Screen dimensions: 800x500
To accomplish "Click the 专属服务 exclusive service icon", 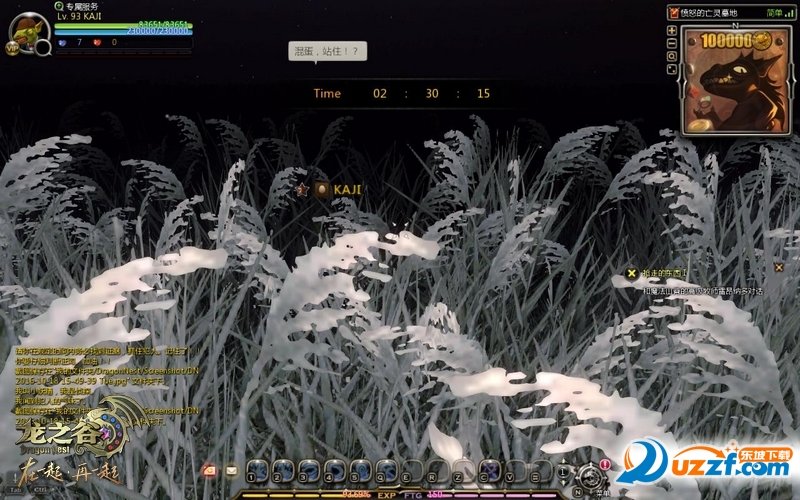I will pos(59,6).
